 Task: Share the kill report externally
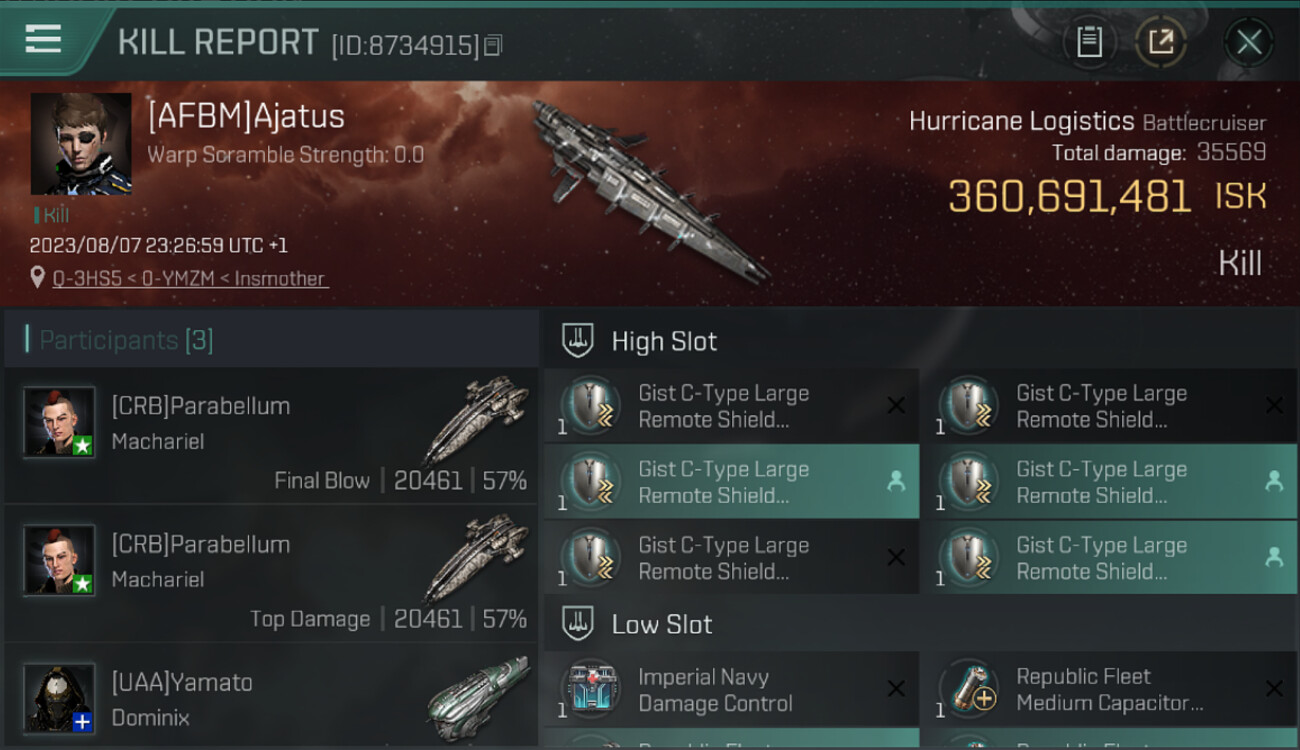[x=1161, y=42]
